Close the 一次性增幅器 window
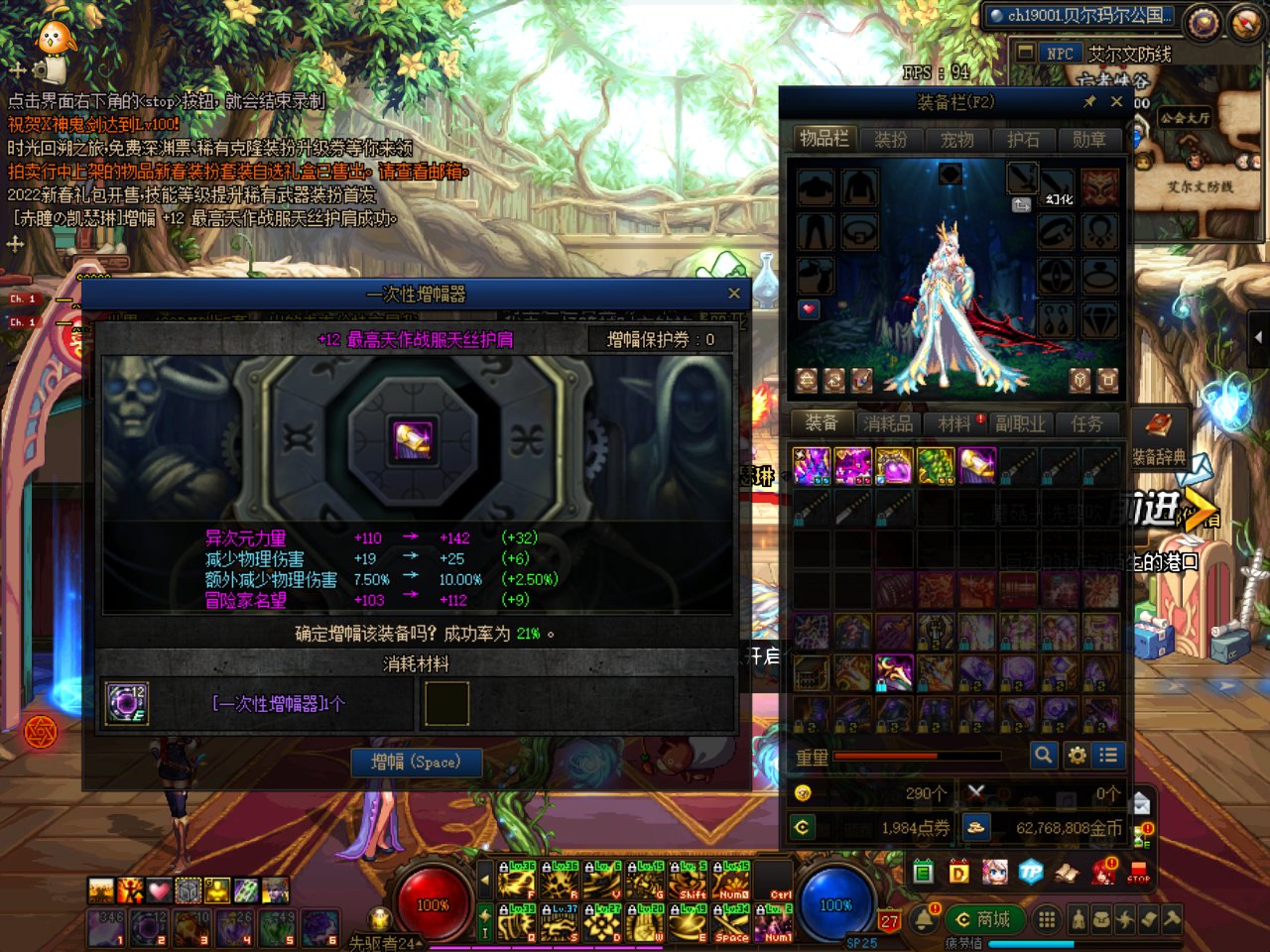The image size is (1270, 952). 734,294
